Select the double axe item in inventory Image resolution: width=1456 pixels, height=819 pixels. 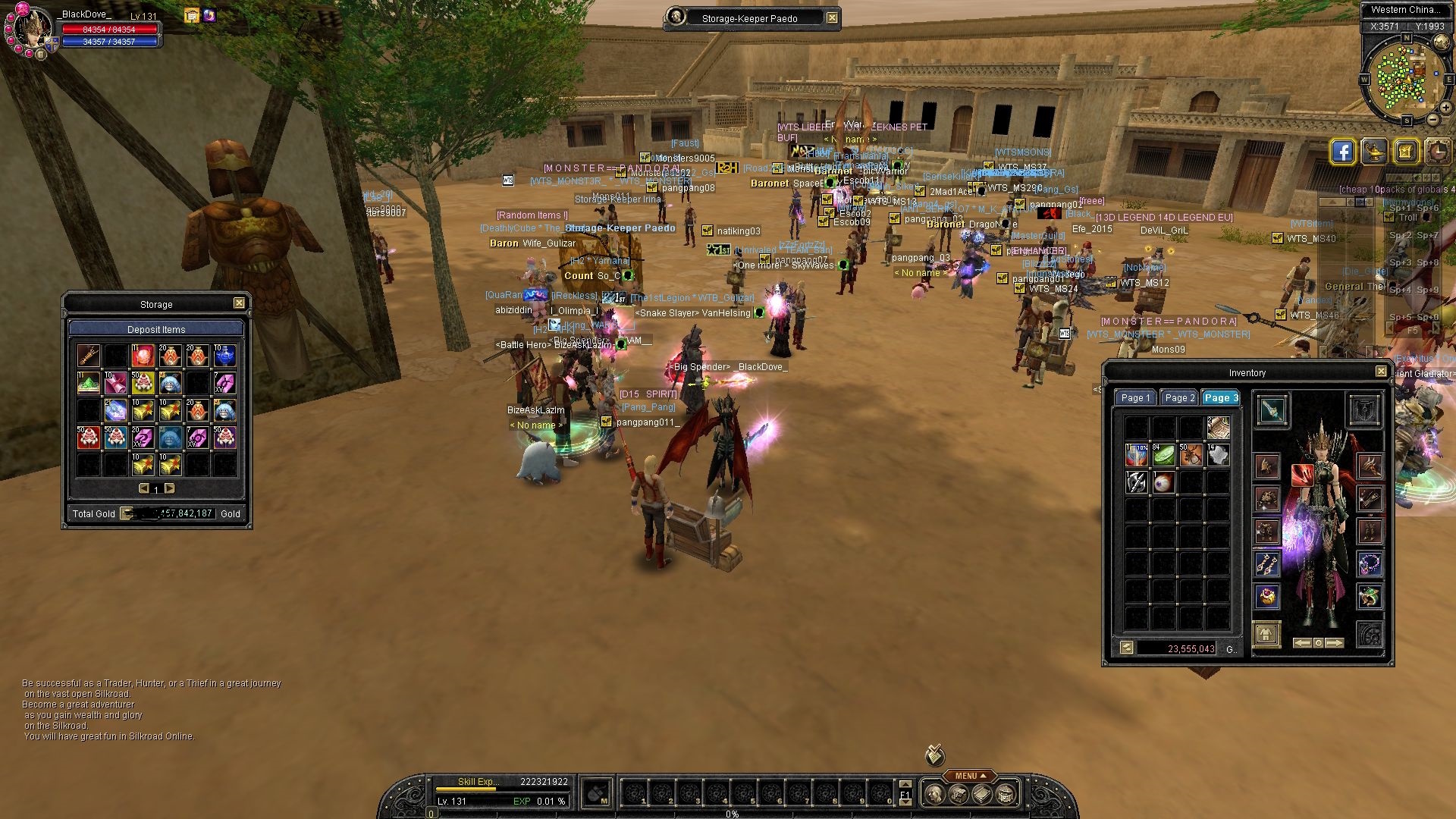point(1136,482)
